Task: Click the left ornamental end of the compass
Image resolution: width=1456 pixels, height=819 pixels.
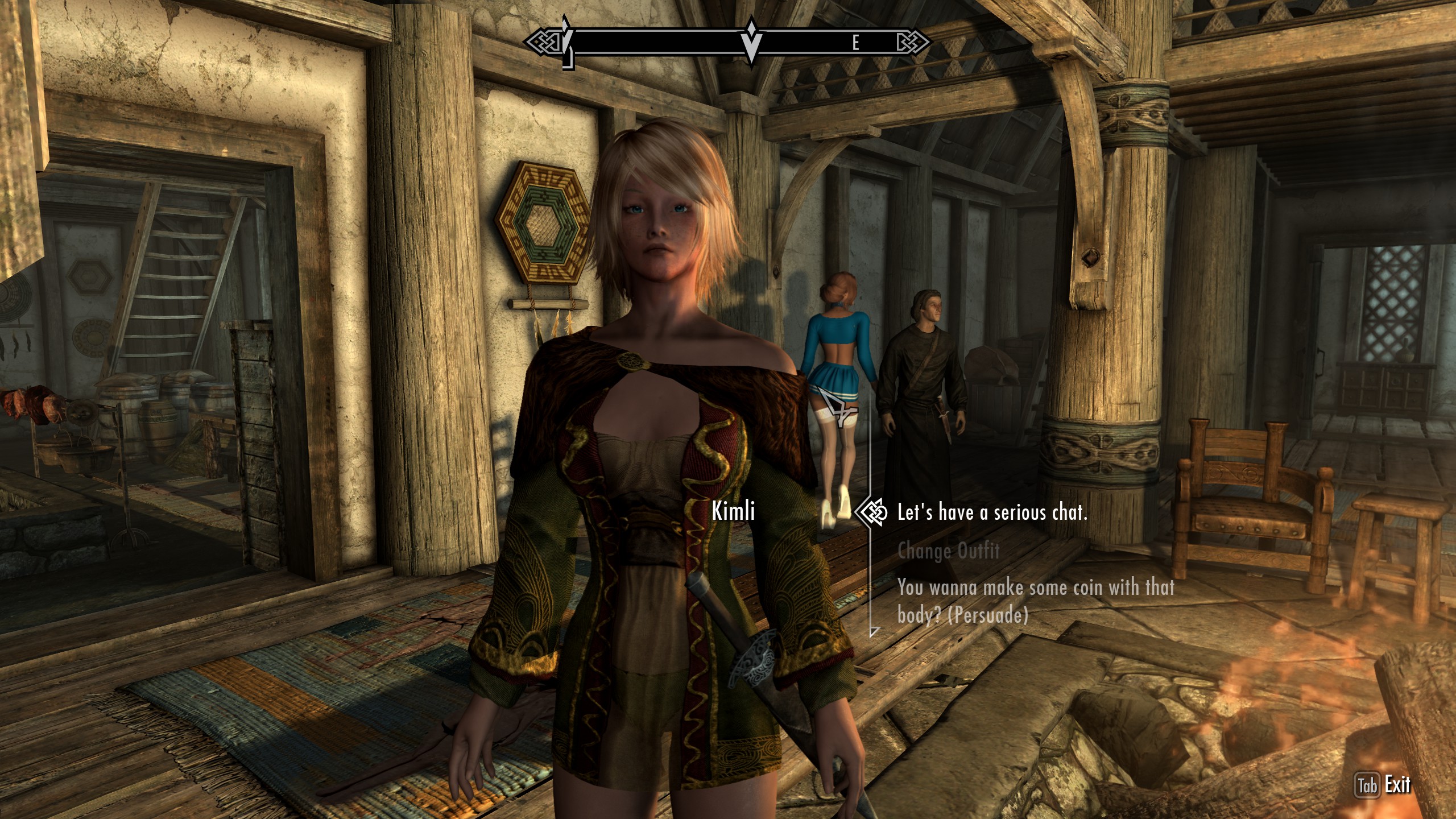Action: click(x=545, y=40)
